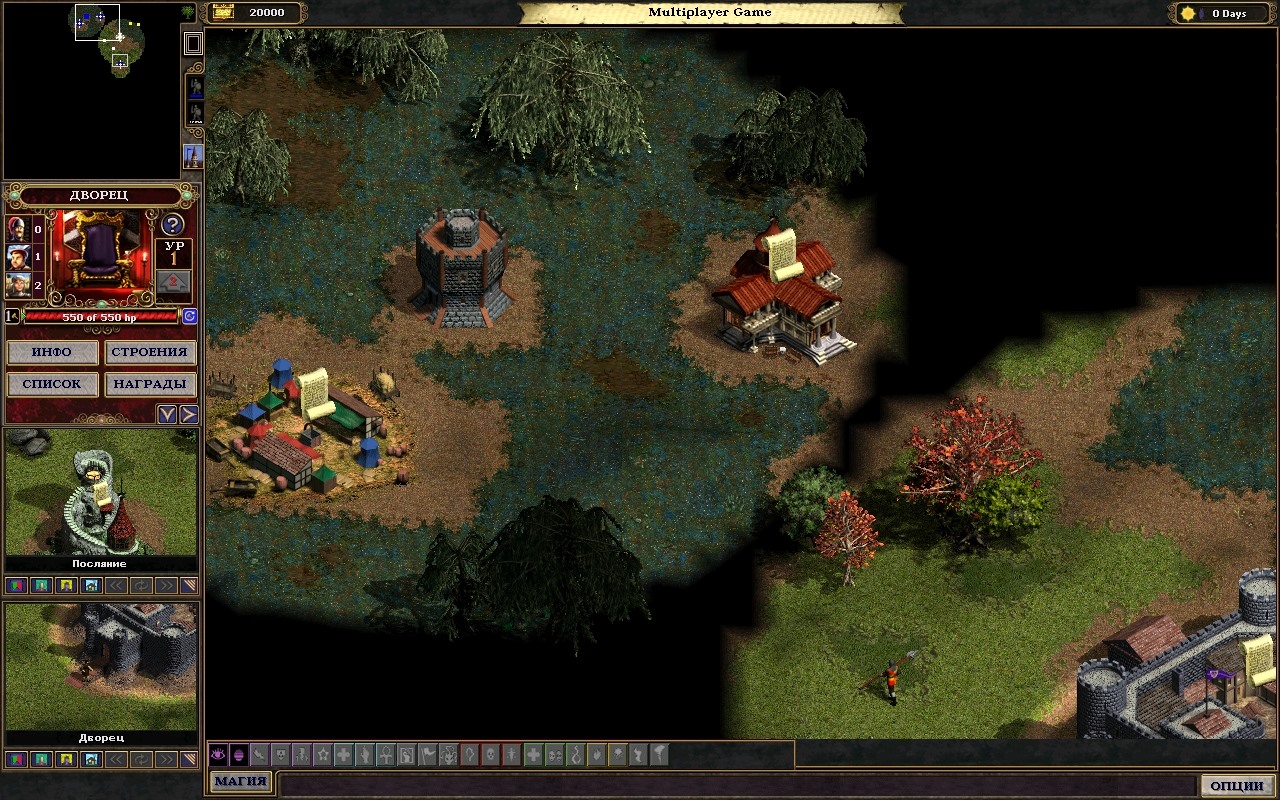The width and height of the screenshot is (1280, 800).
Task: Click the blue repair icon beside health bar
Action: point(189,316)
